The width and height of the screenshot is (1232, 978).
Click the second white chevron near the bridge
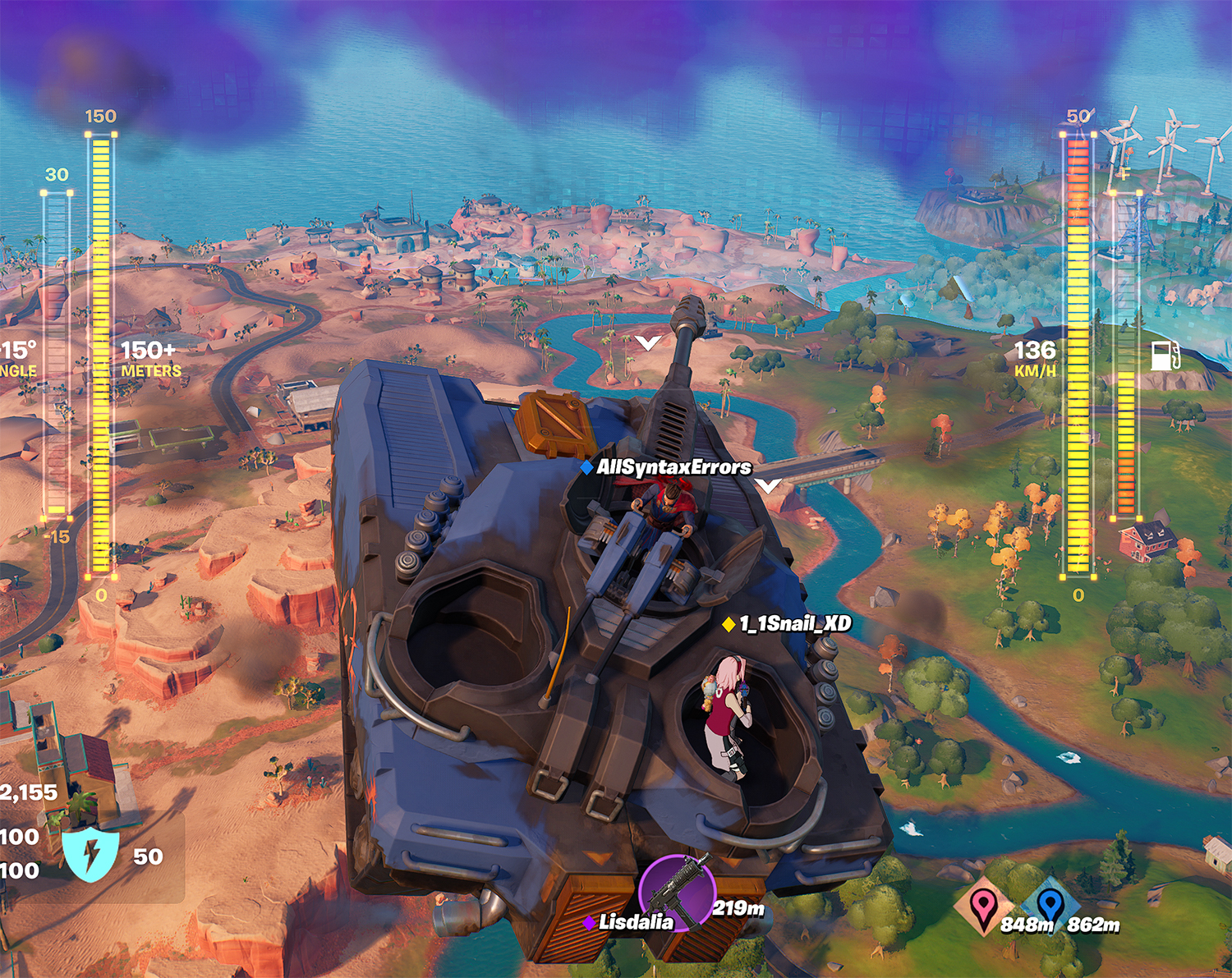tap(769, 486)
